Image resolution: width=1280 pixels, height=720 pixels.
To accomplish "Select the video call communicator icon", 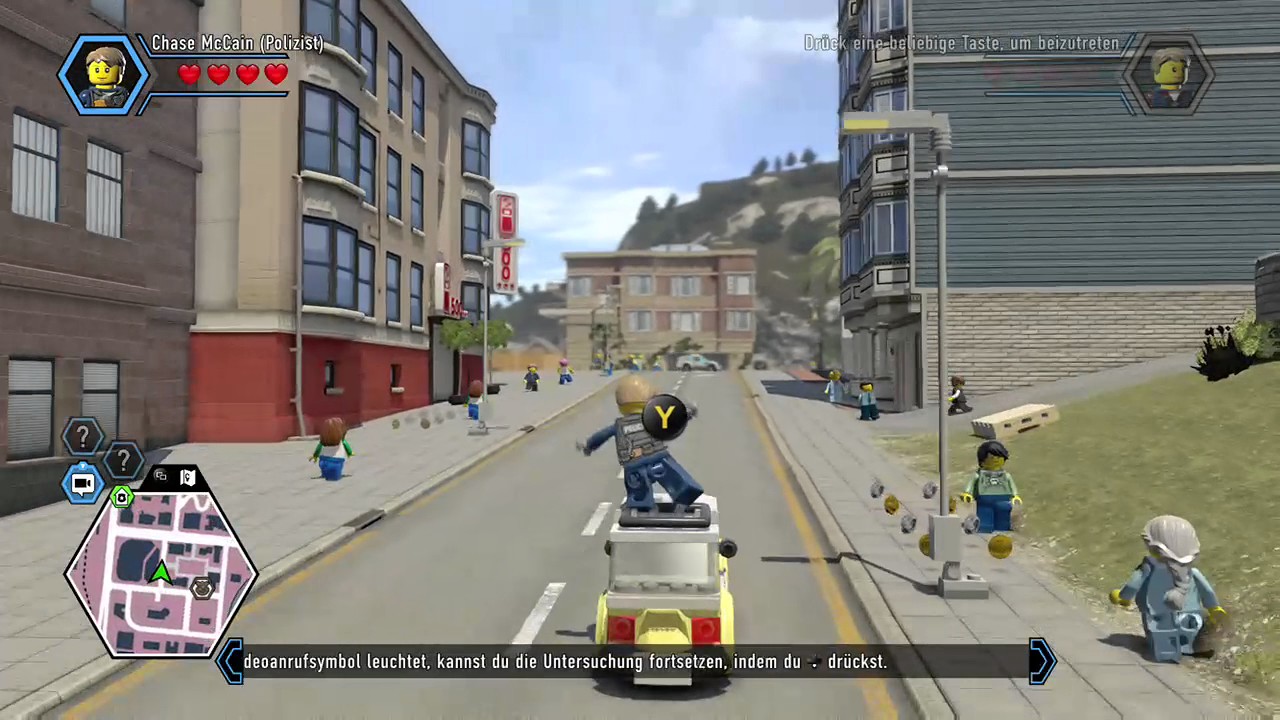I will (83, 484).
